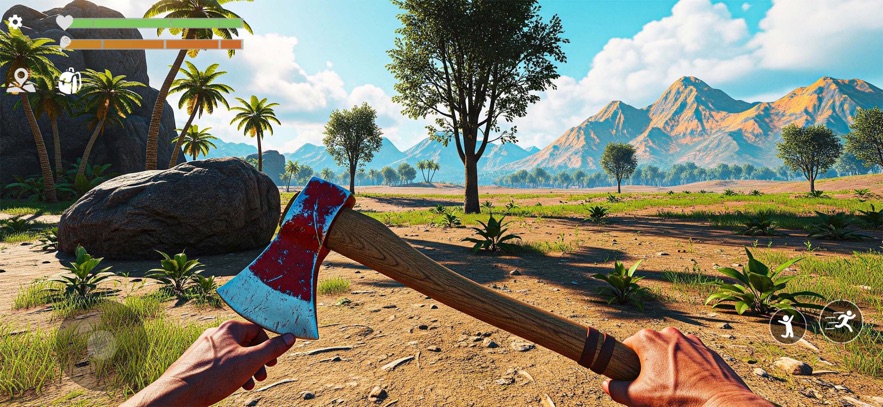Tap the jump action button
Image resolution: width=883 pixels, height=407 pixels.
[787, 325]
